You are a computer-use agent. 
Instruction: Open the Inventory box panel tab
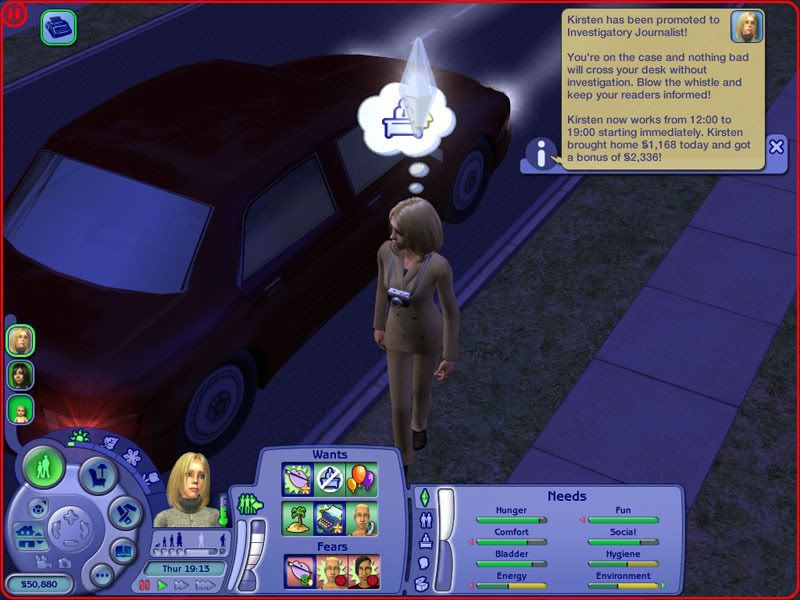point(422,583)
